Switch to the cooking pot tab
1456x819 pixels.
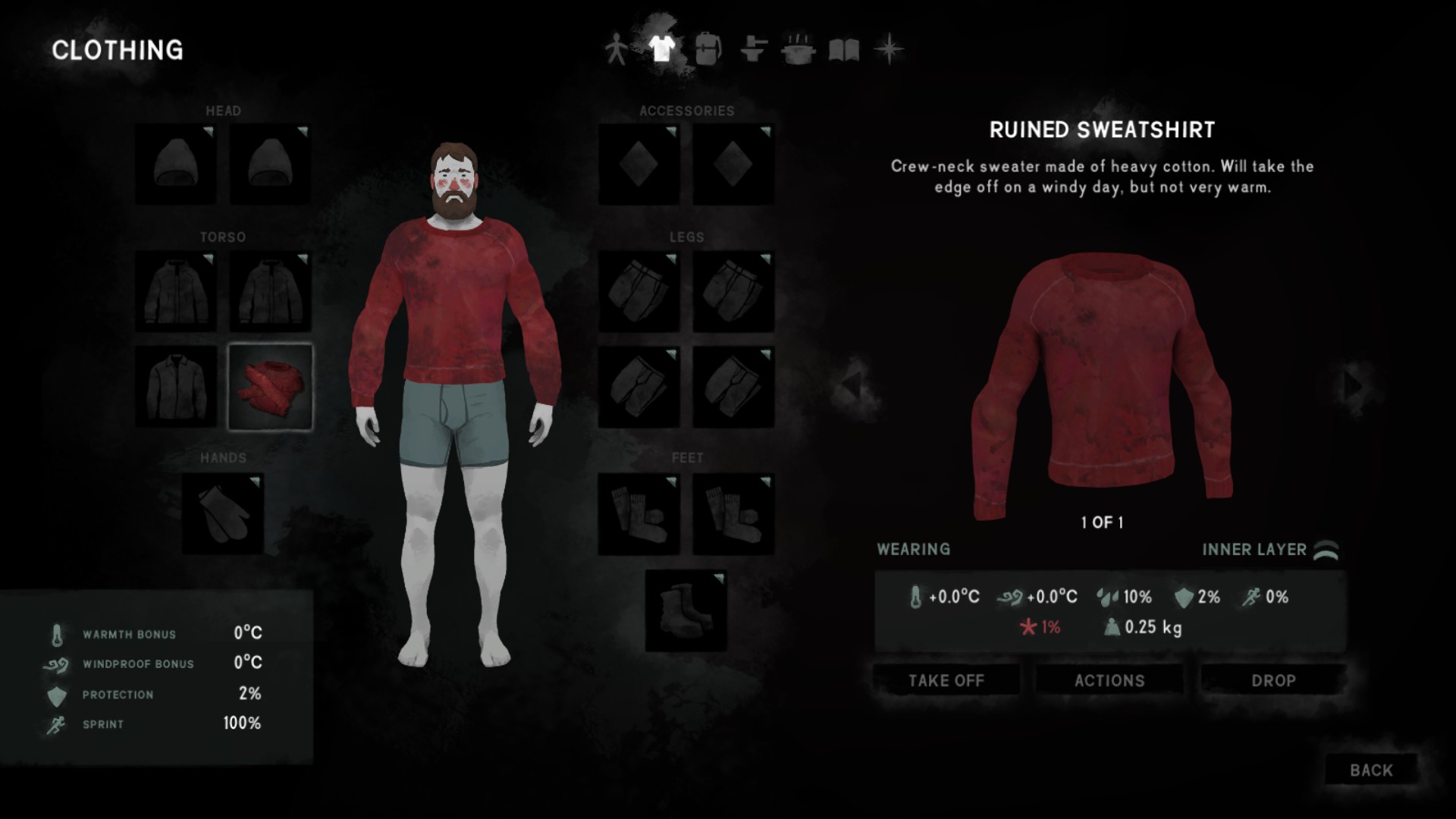click(x=799, y=50)
